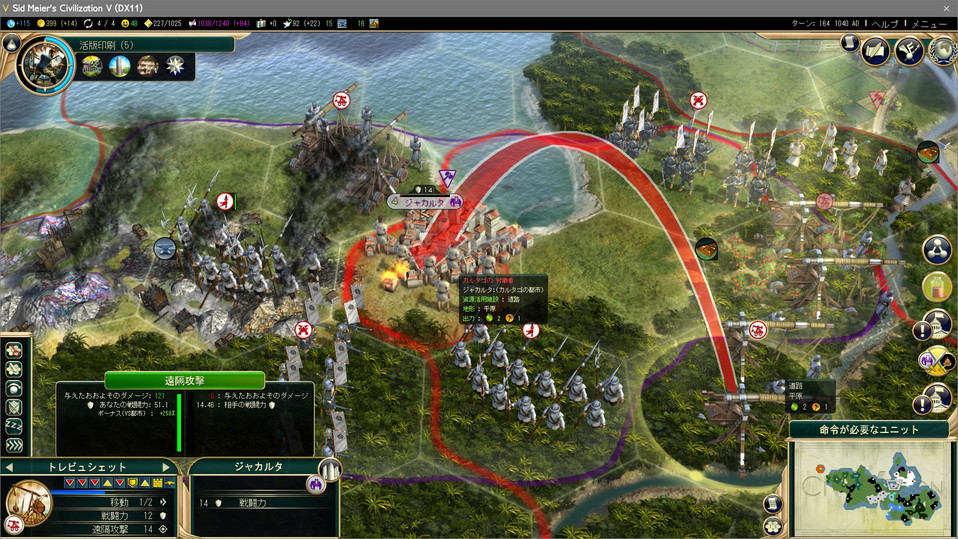Click the trebuchet unit portrait
The width and height of the screenshot is (958, 539).
(x=30, y=505)
